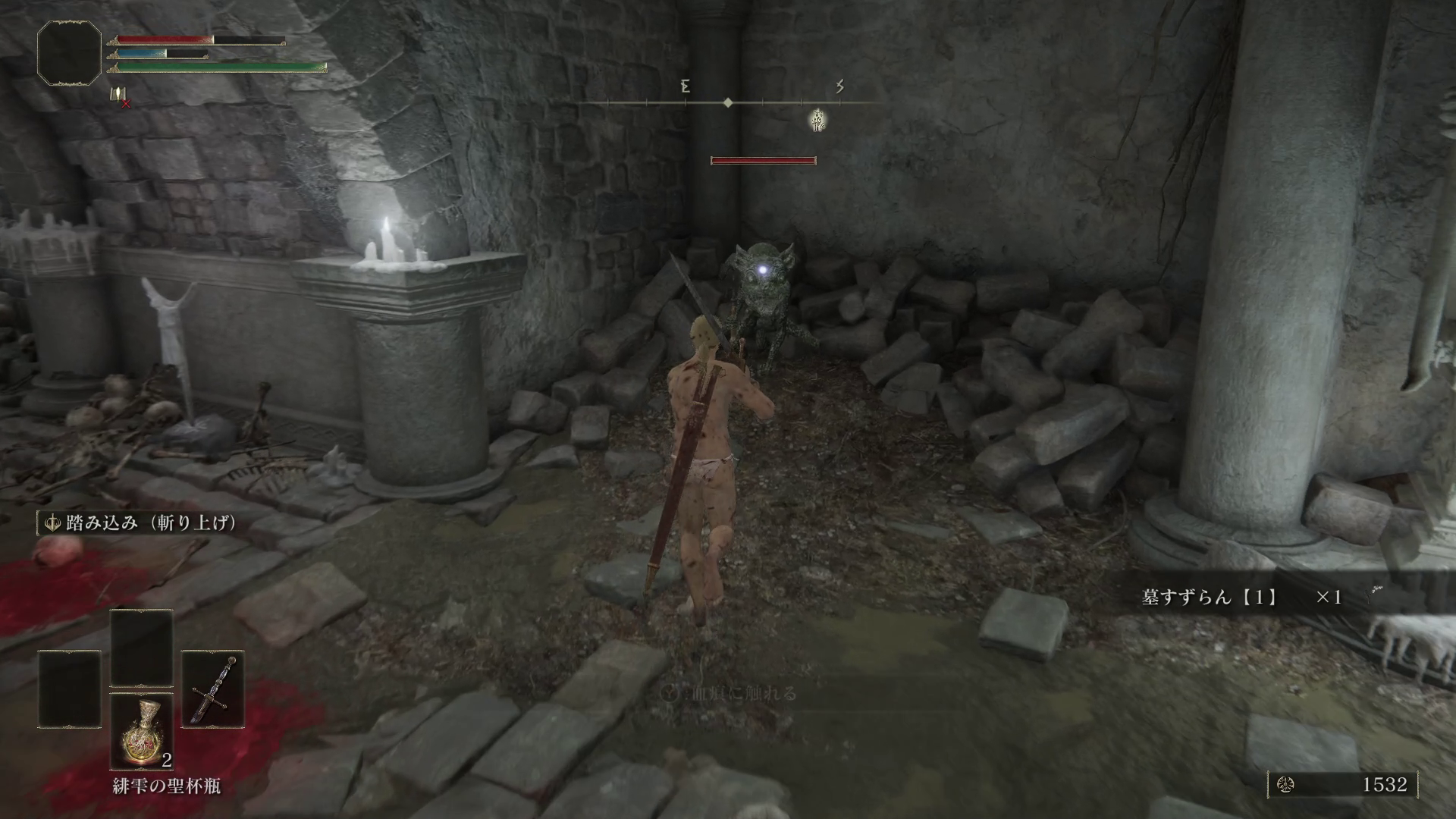Select the Flask of Crimson Tears slot
The width and height of the screenshot is (1456, 819).
(x=142, y=730)
